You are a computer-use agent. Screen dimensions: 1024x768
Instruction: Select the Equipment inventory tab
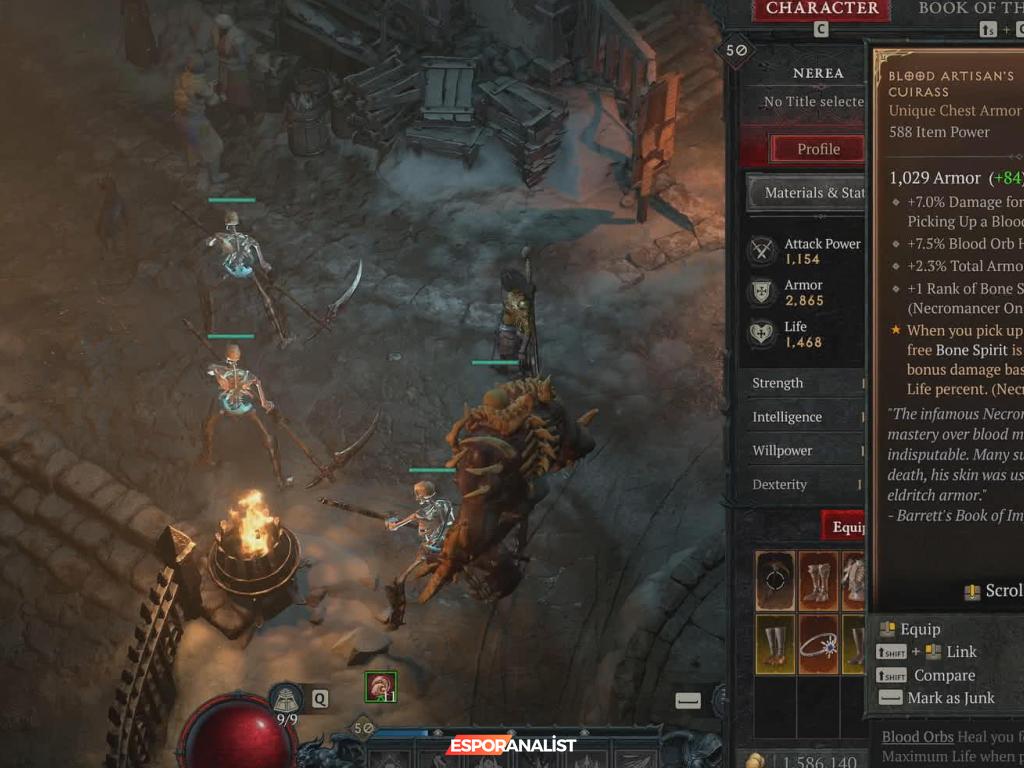tap(846, 526)
